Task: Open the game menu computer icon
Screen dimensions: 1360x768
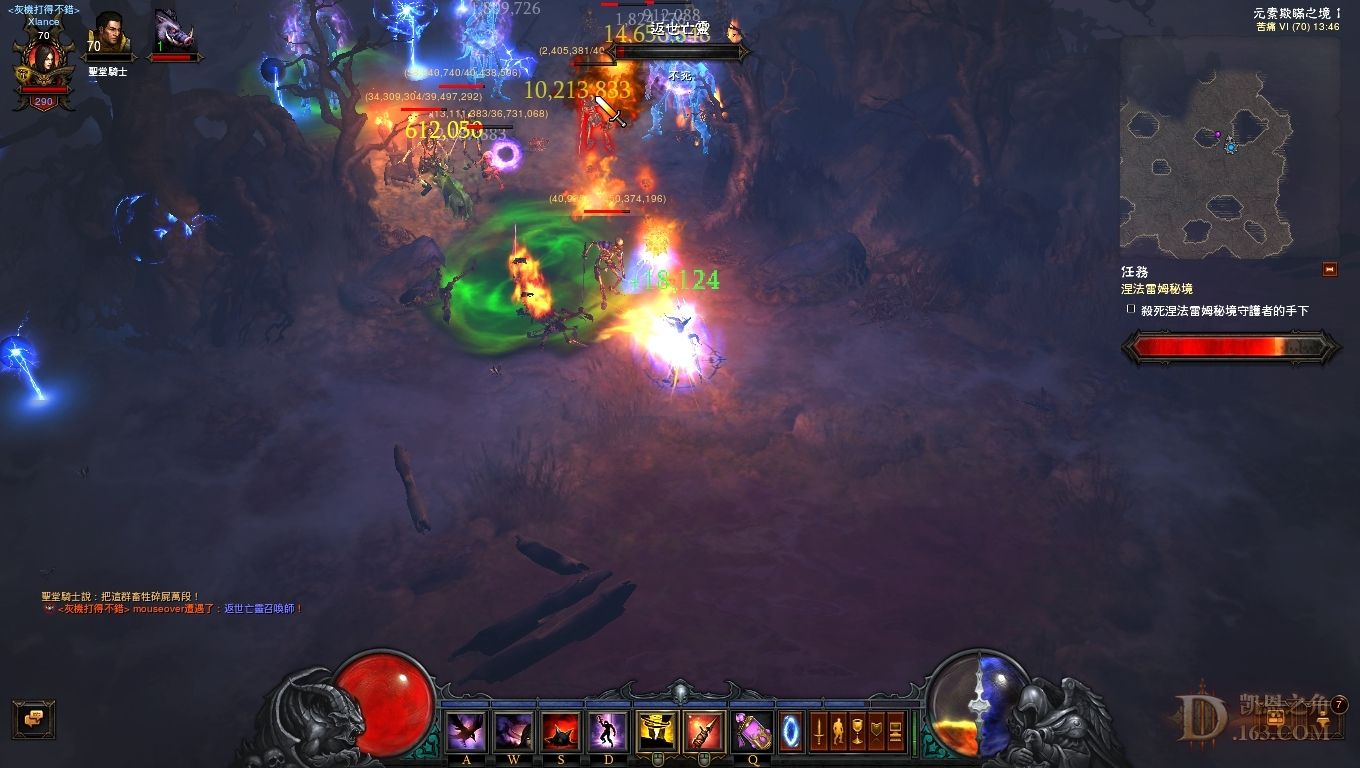Action: tap(896, 731)
